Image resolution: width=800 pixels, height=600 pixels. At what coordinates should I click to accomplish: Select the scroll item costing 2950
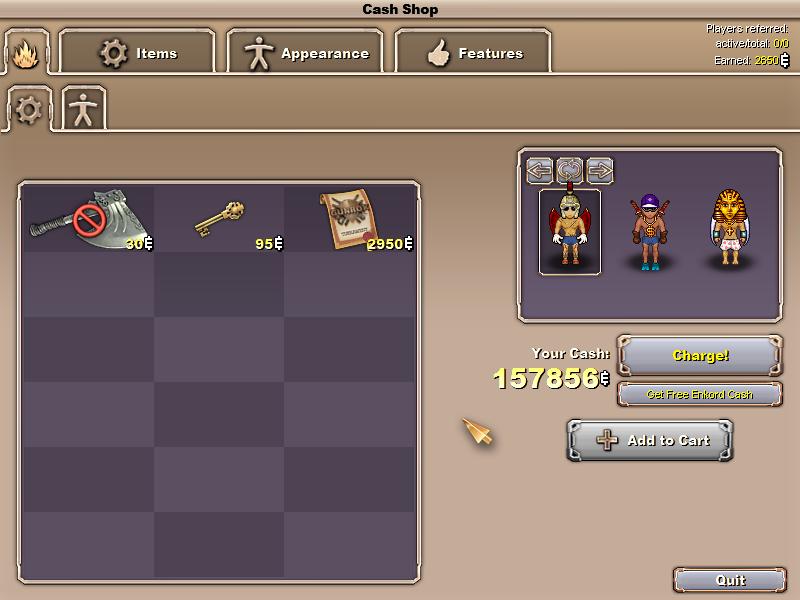(x=349, y=219)
